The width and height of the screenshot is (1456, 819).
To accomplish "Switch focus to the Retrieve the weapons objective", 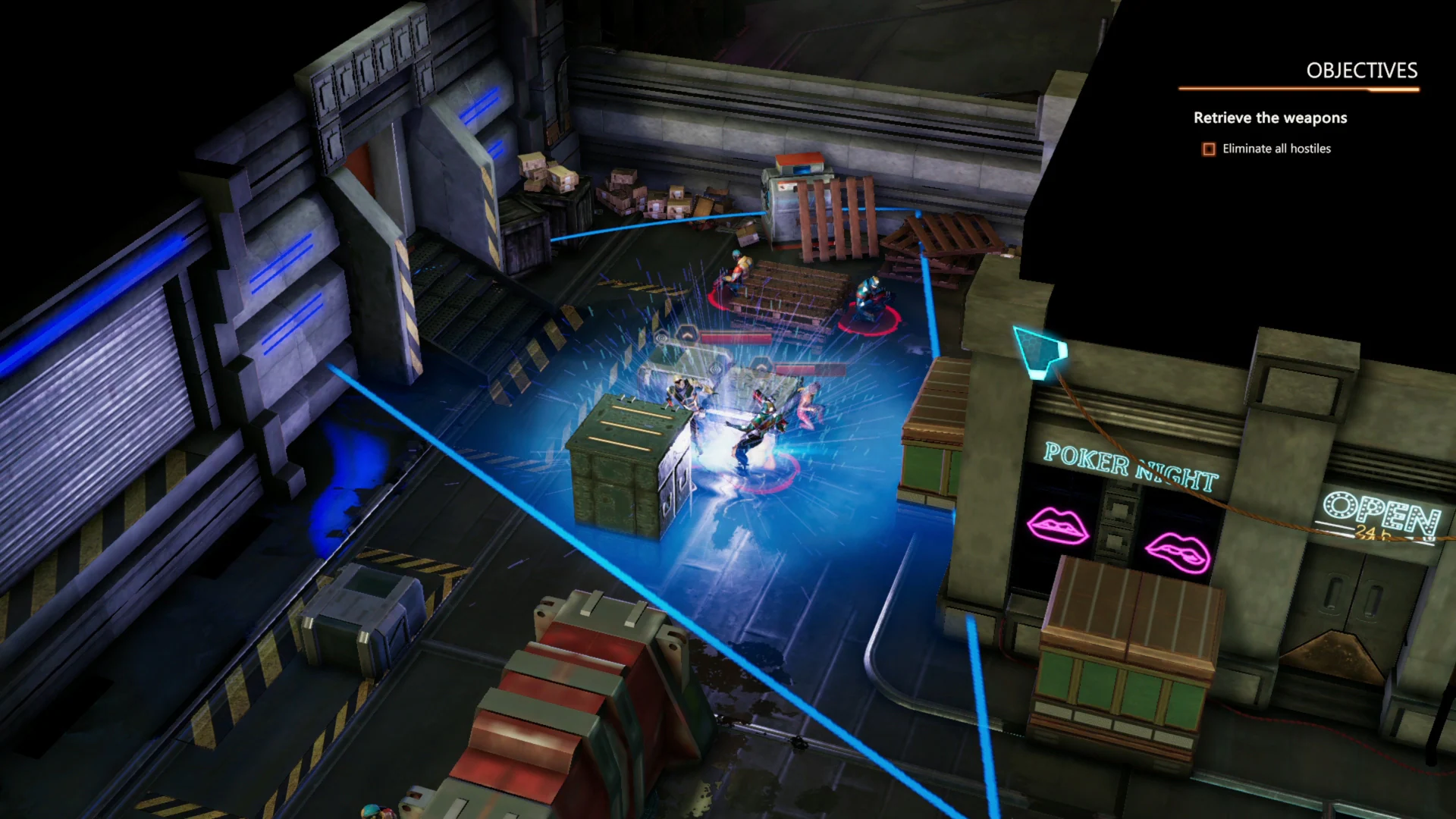I will (1270, 118).
